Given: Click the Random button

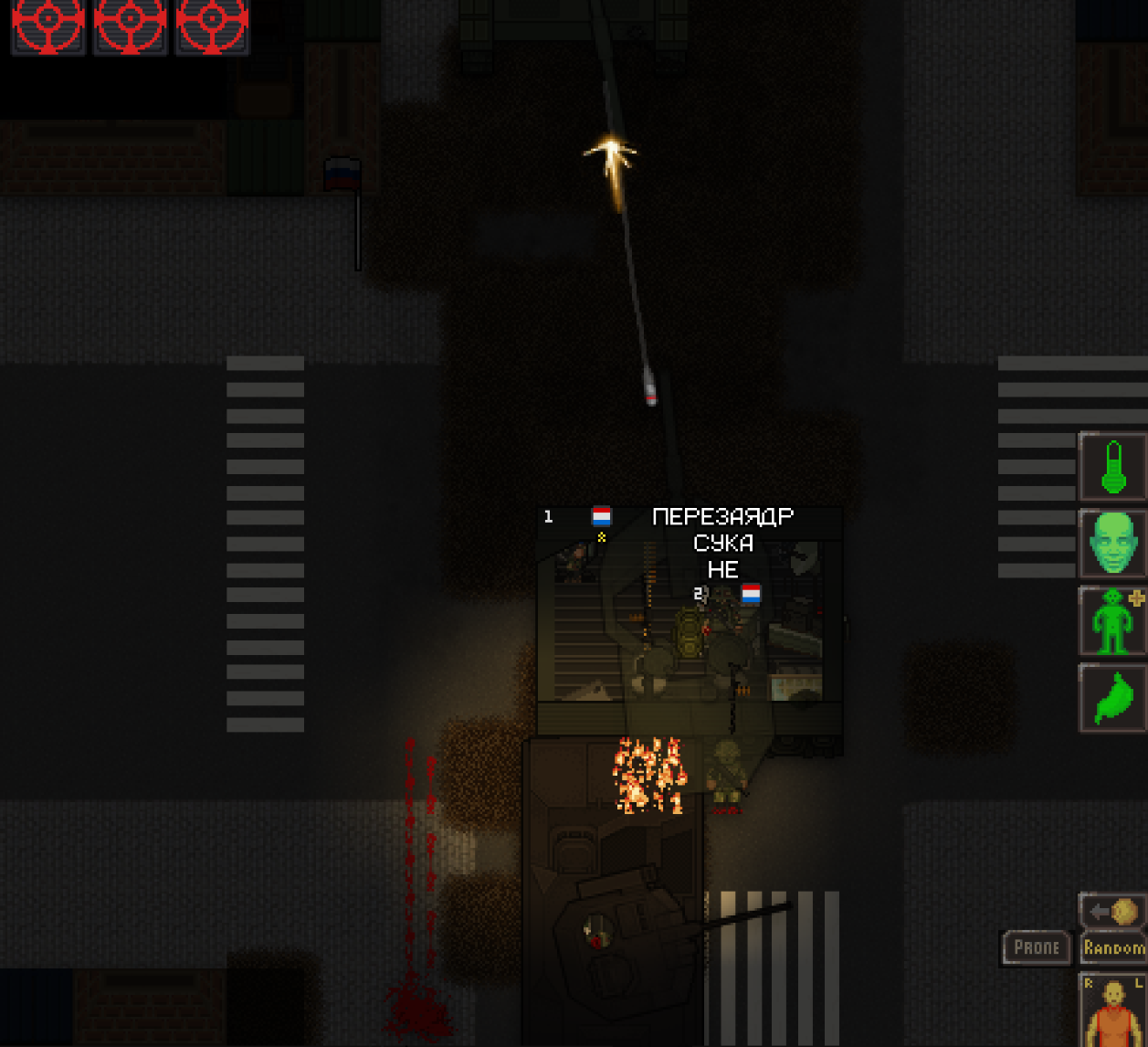Looking at the screenshot, I should coord(1113,947).
